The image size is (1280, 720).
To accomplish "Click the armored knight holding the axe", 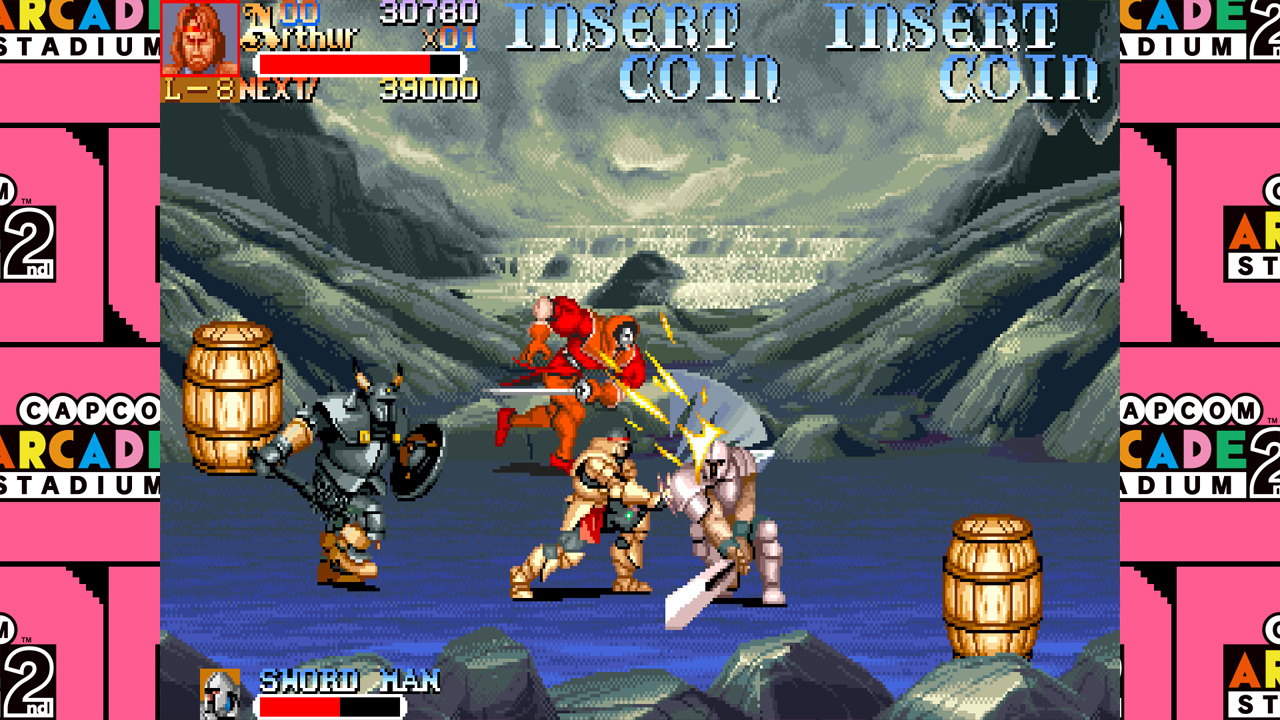I will (350, 470).
